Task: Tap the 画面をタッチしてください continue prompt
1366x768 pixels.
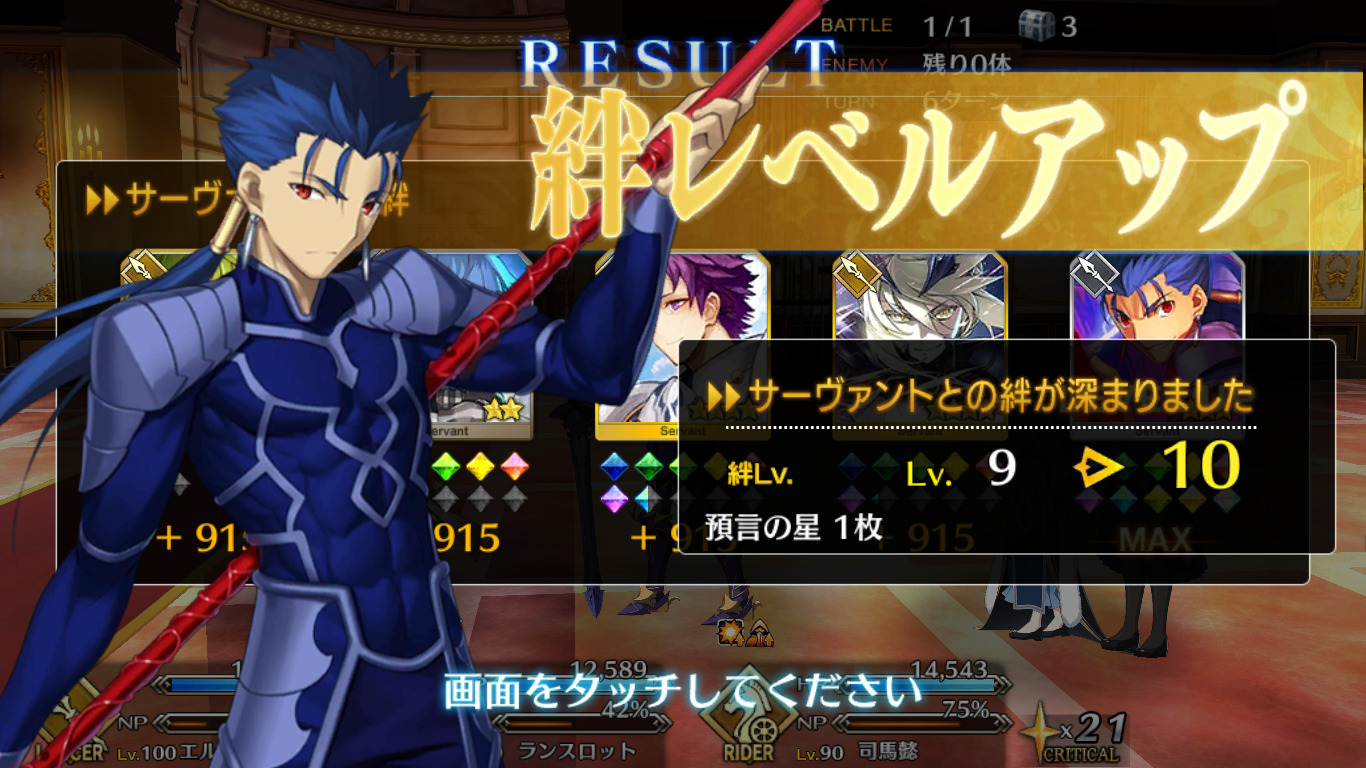Action: (x=682, y=690)
